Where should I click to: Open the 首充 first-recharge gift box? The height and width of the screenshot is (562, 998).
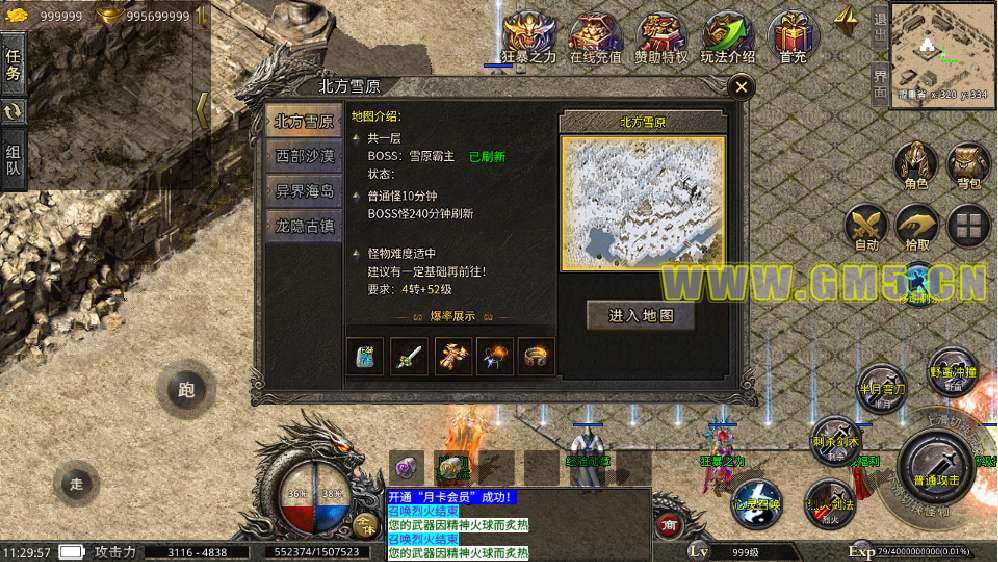(794, 36)
